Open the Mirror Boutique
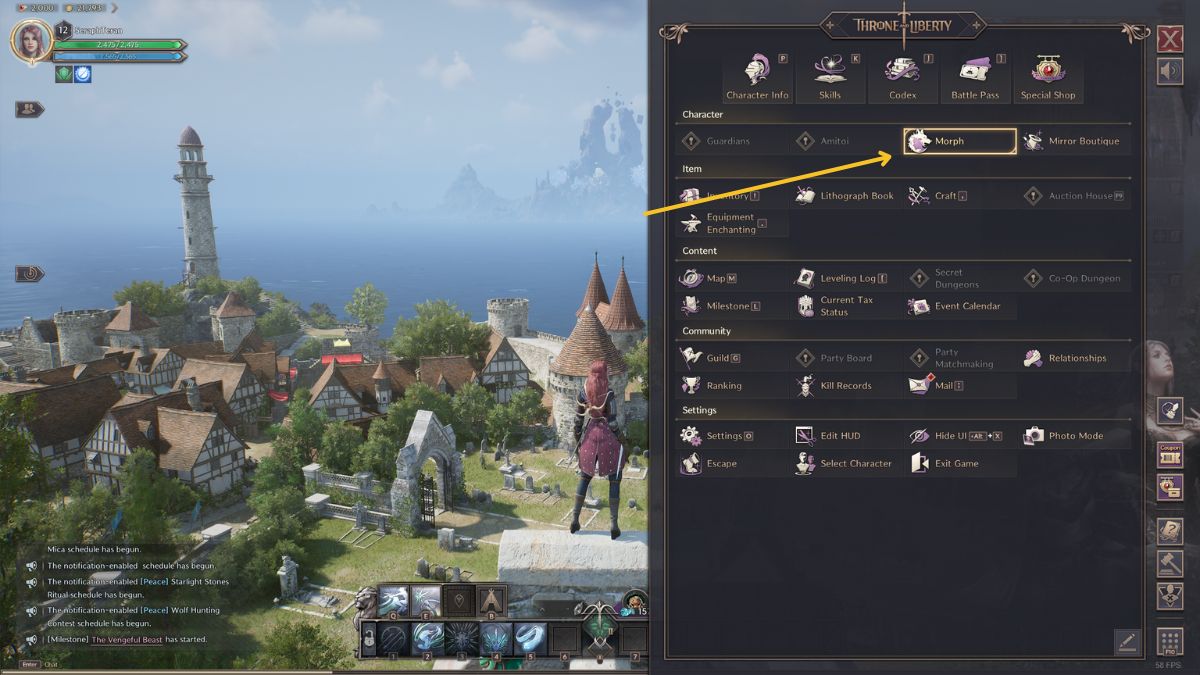The height and width of the screenshot is (675, 1200). (x=1074, y=141)
